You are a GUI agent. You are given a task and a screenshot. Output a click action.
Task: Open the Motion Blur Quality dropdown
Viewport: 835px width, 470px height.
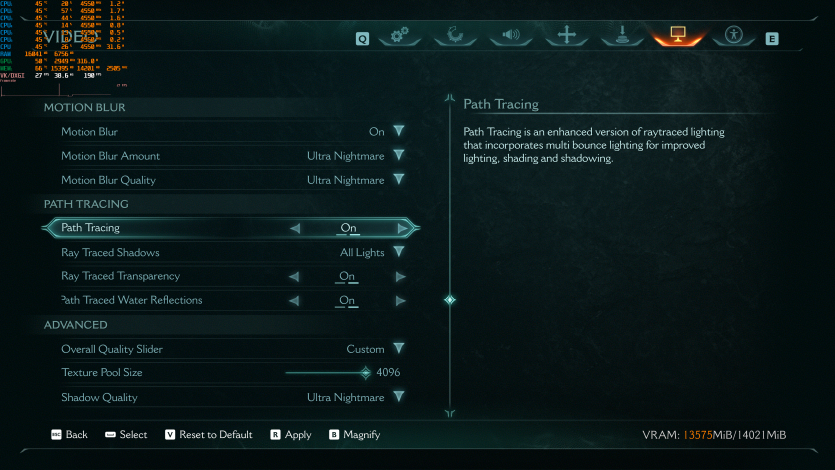tap(398, 180)
